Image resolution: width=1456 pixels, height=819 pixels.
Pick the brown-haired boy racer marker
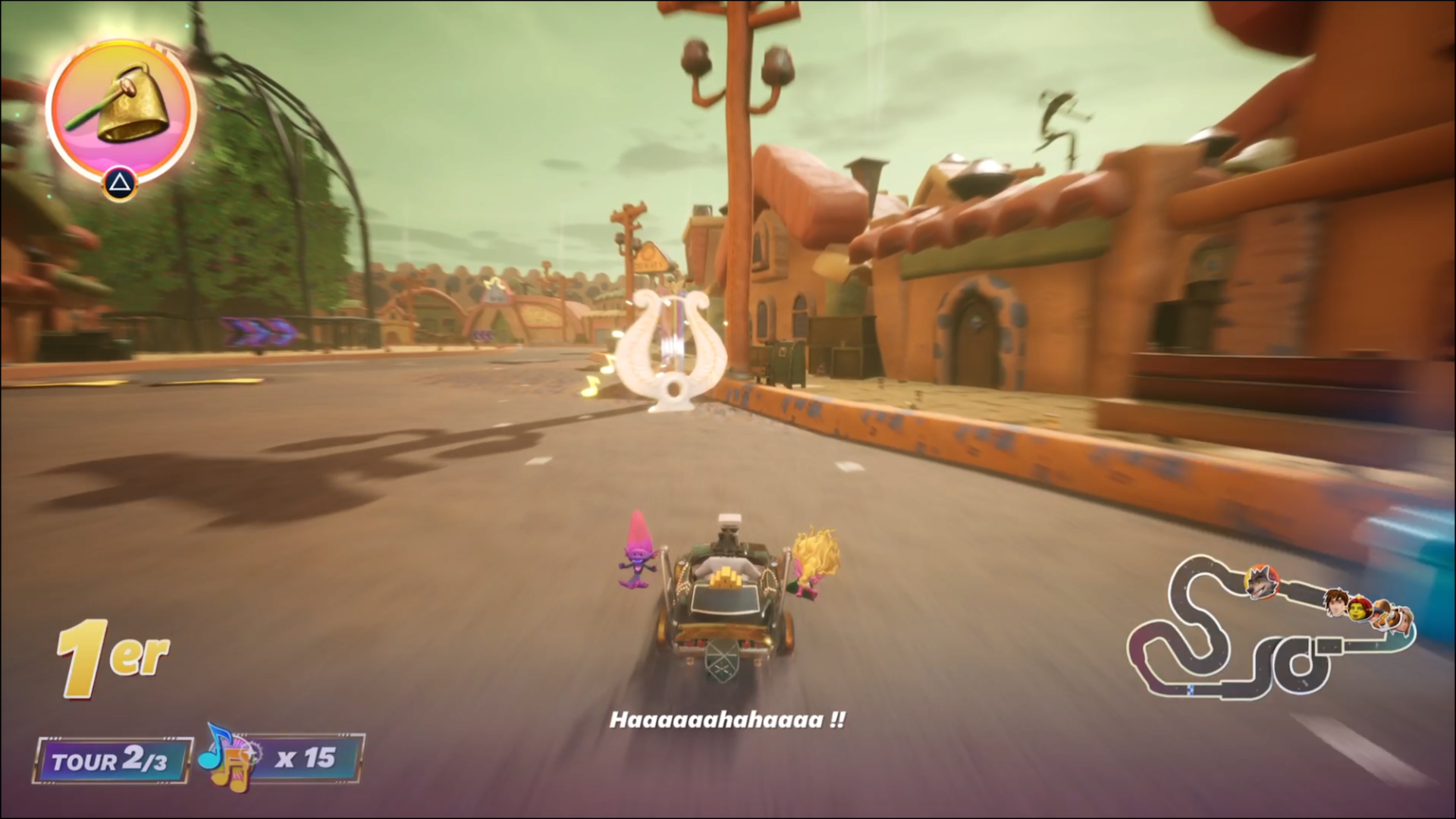coord(1336,603)
